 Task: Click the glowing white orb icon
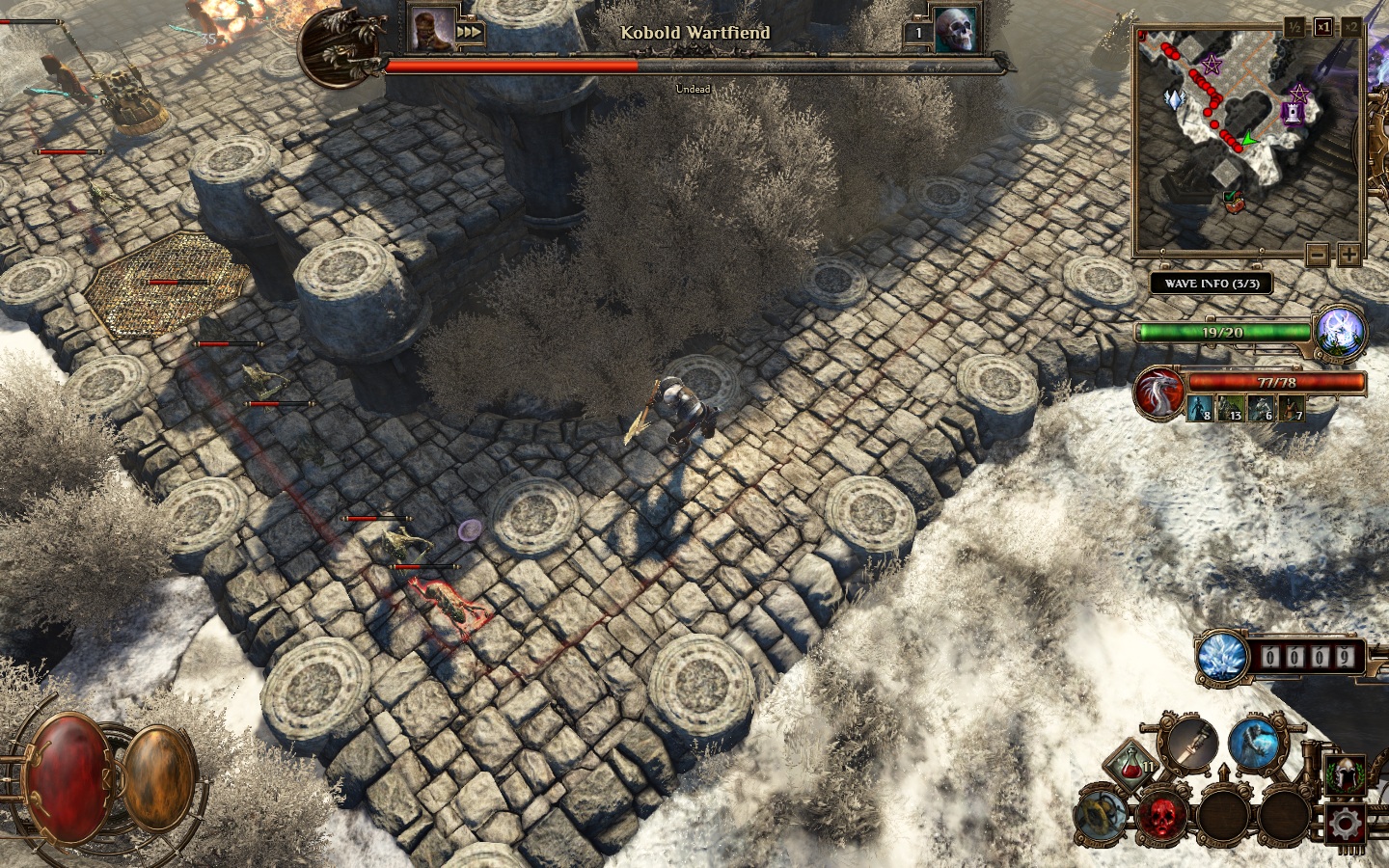pos(1342,330)
